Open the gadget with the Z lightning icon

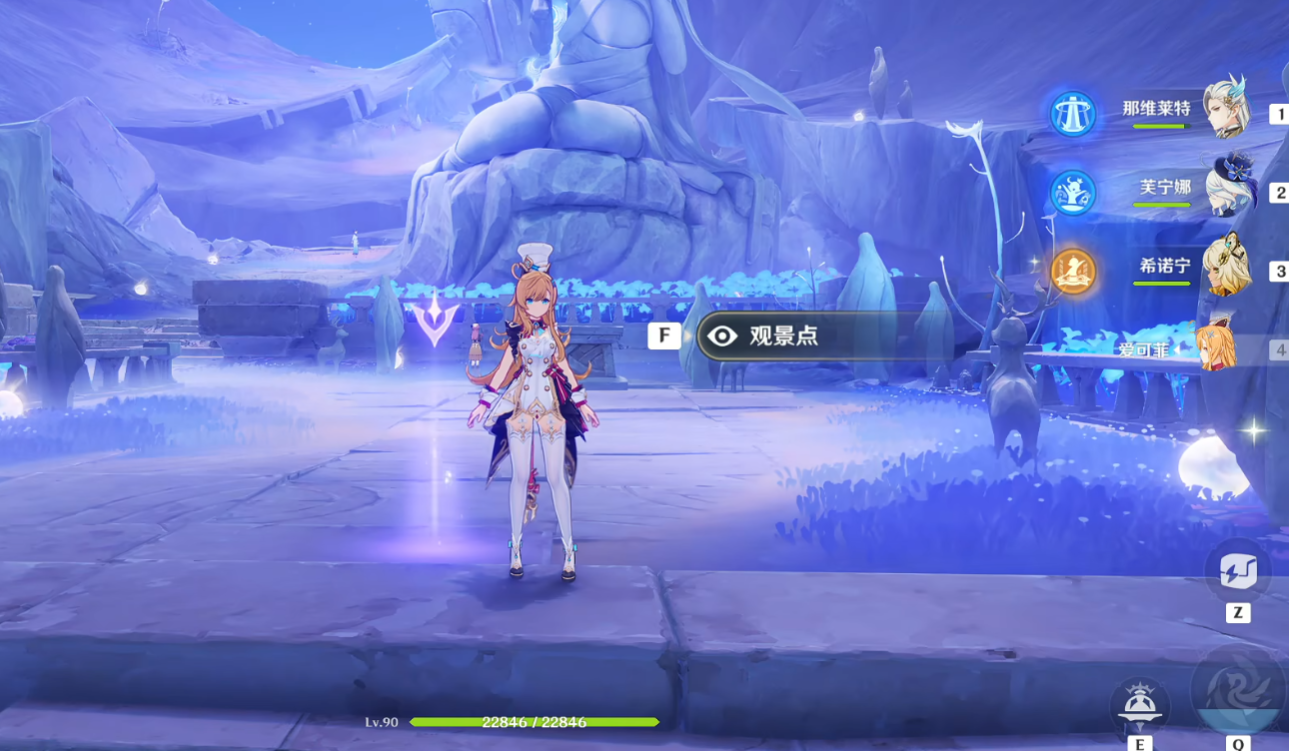pyautogui.click(x=1240, y=572)
